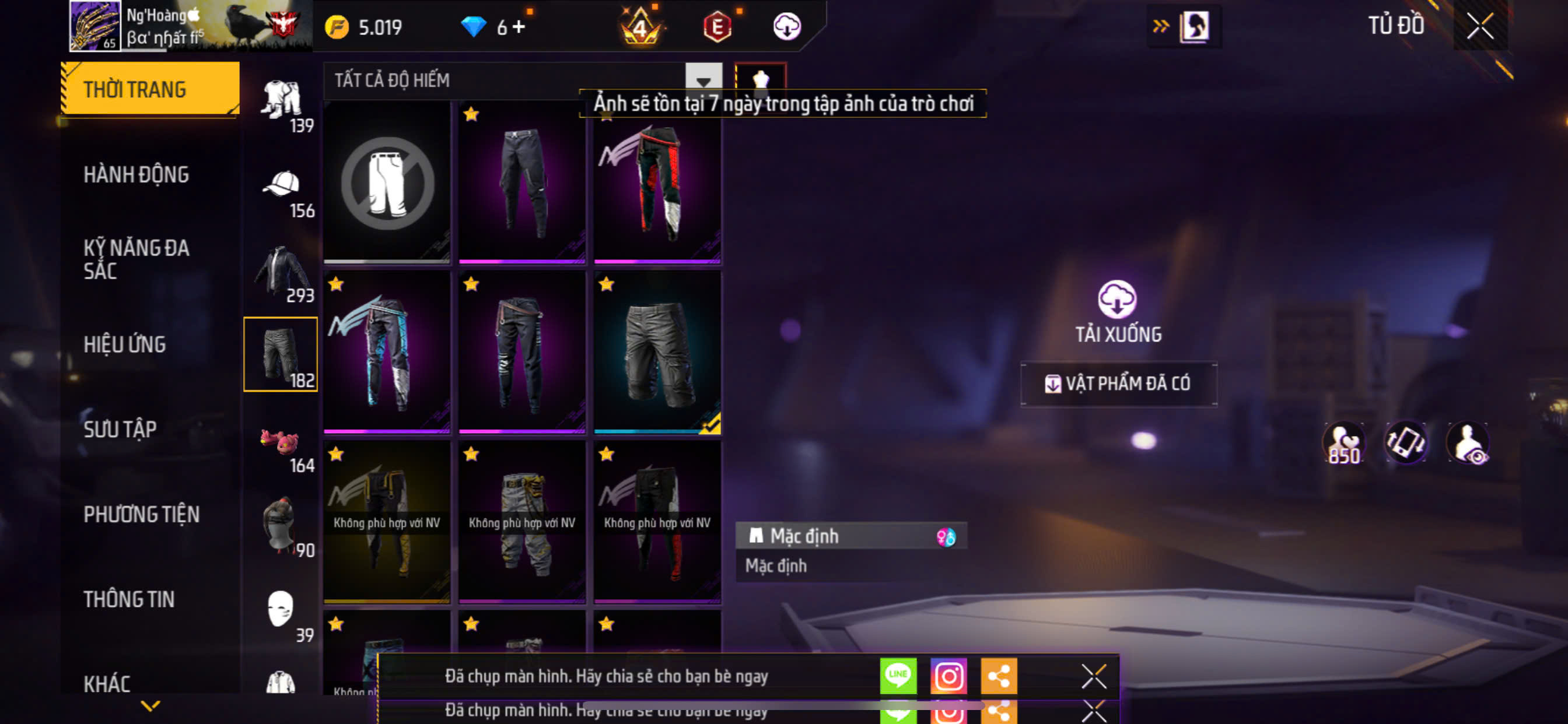The width and height of the screenshot is (1568, 724).
Task: Select the KỸ NĂNG ĐA SẮC tab
Action: pos(136,259)
